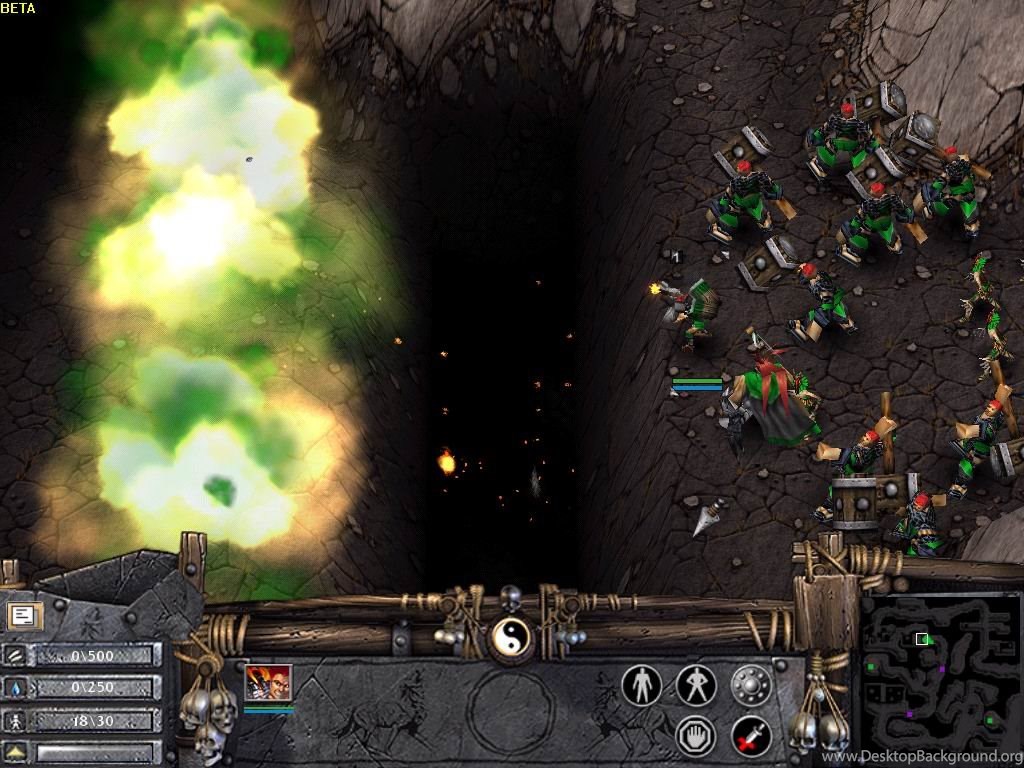
Task: Click the water droplet resource icon
Action: (x=16, y=688)
